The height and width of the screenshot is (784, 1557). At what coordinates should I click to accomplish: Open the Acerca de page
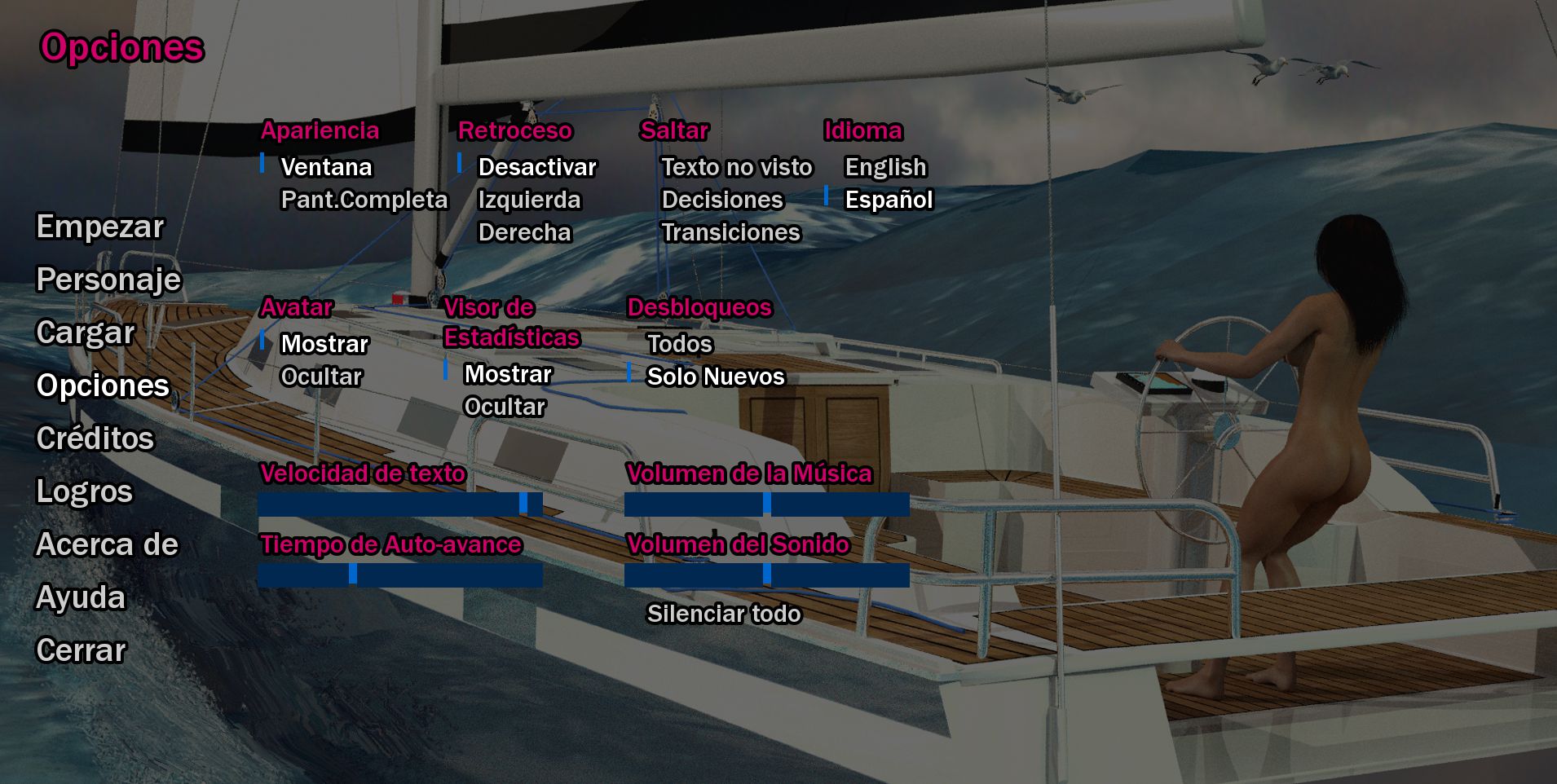(x=107, y=544)
